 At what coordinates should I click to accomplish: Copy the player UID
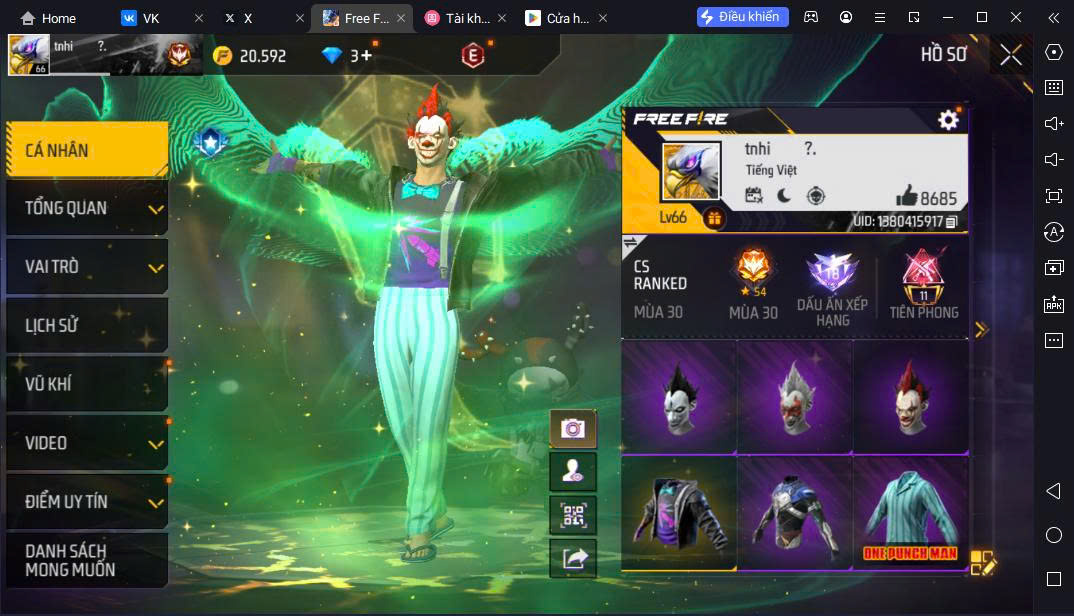pos(951,221)
